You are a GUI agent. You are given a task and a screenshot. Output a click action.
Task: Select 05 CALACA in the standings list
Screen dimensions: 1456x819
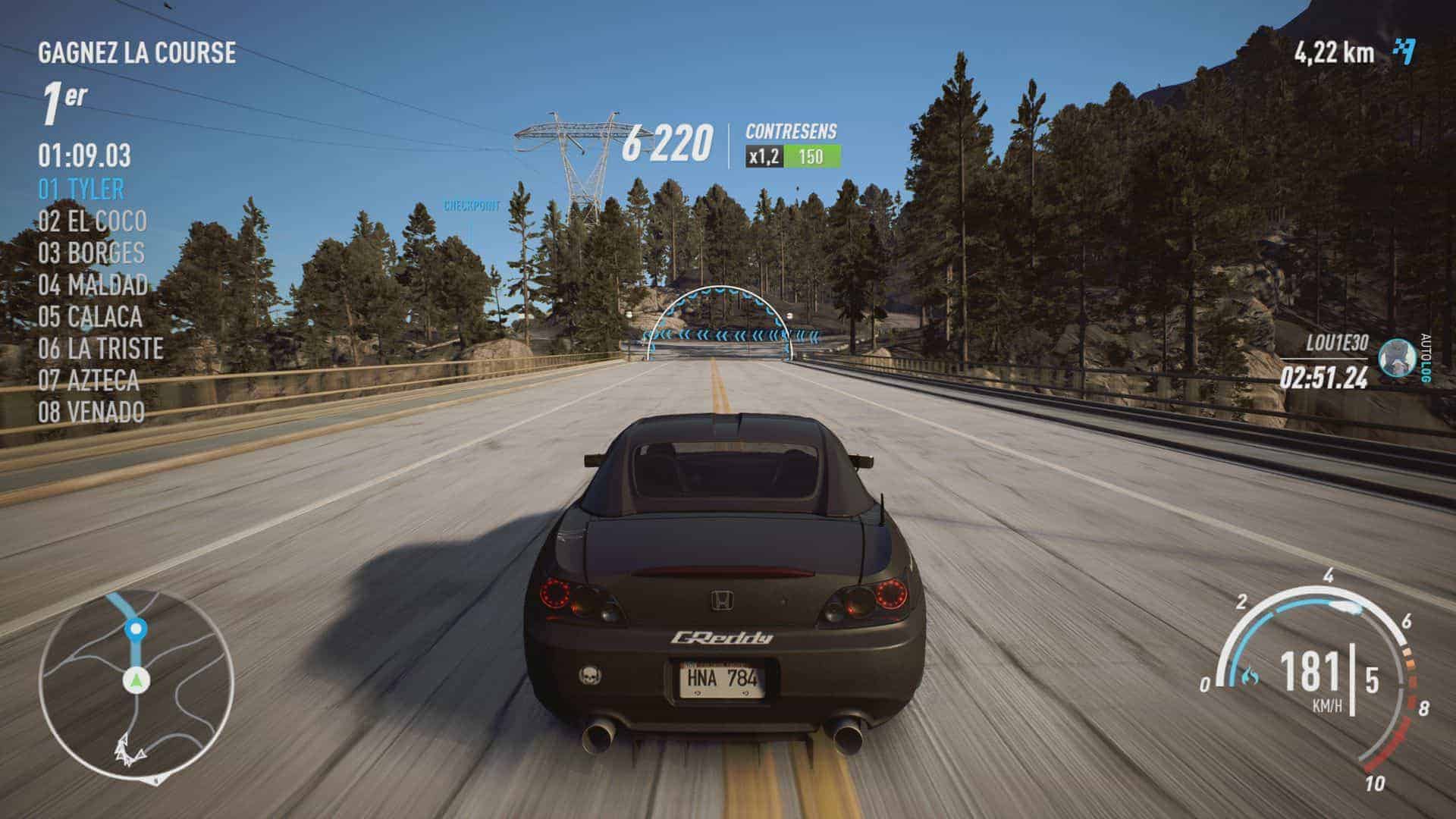pos(90,316)
